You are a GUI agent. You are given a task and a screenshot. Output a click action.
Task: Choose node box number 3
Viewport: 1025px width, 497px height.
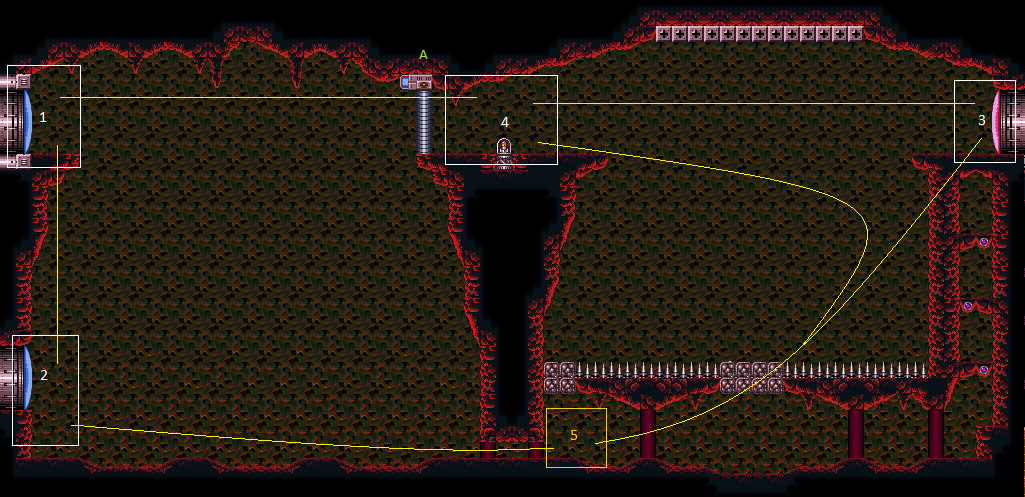click(984, 121)
